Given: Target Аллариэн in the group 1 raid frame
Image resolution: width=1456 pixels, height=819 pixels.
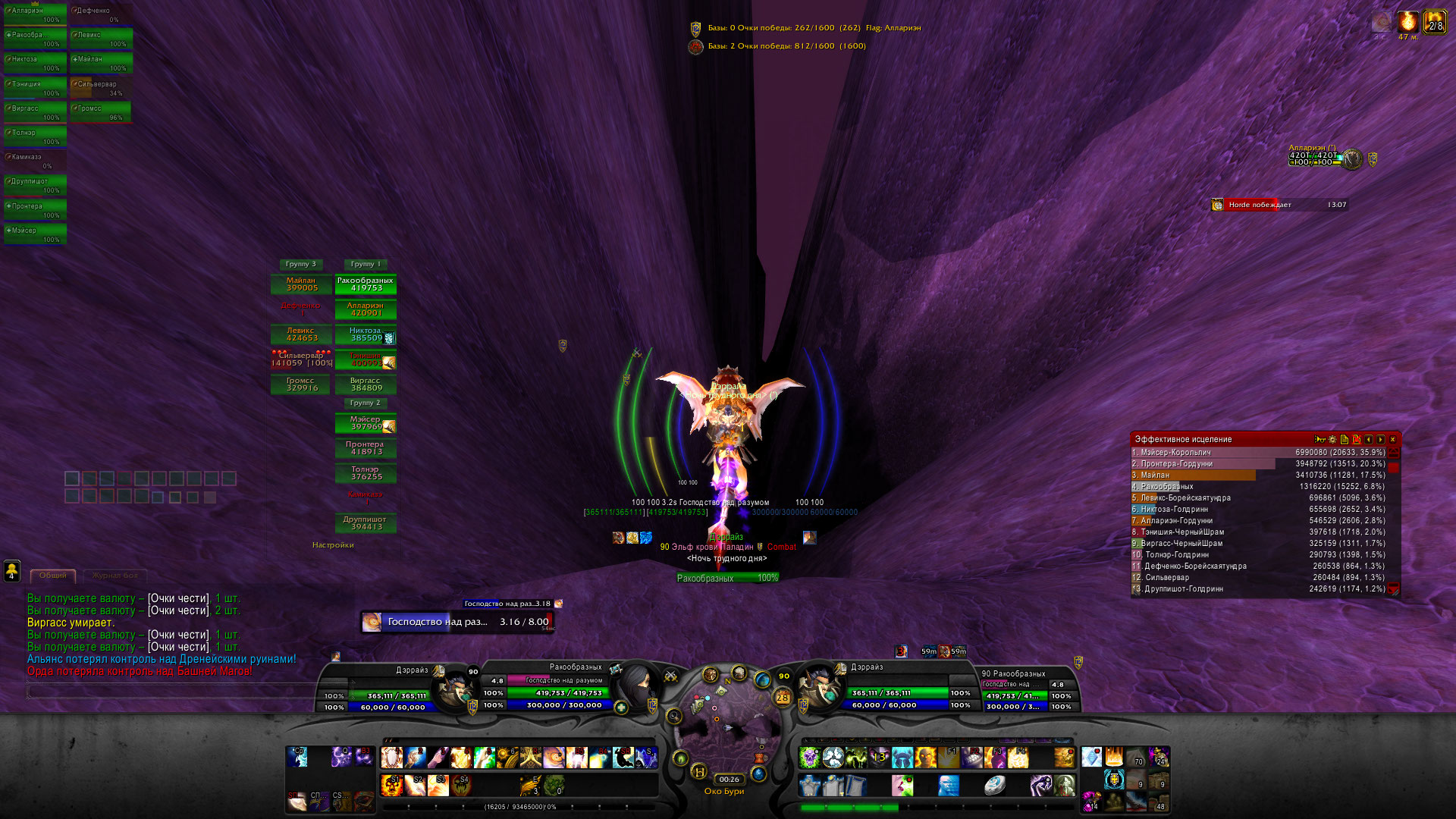Looking at the screenshot, I should point(366,309).
